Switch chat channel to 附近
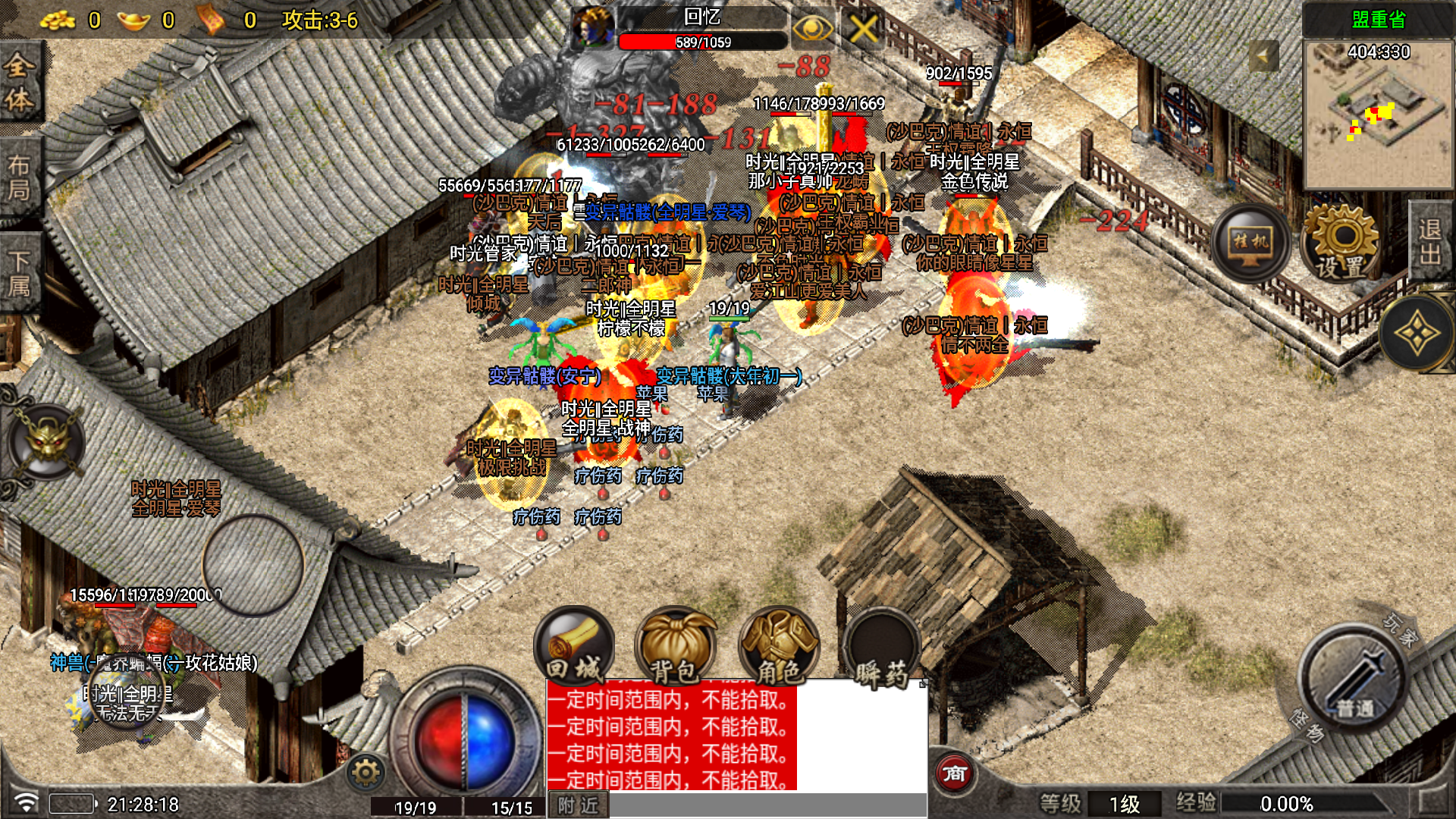 click(578, 805)
